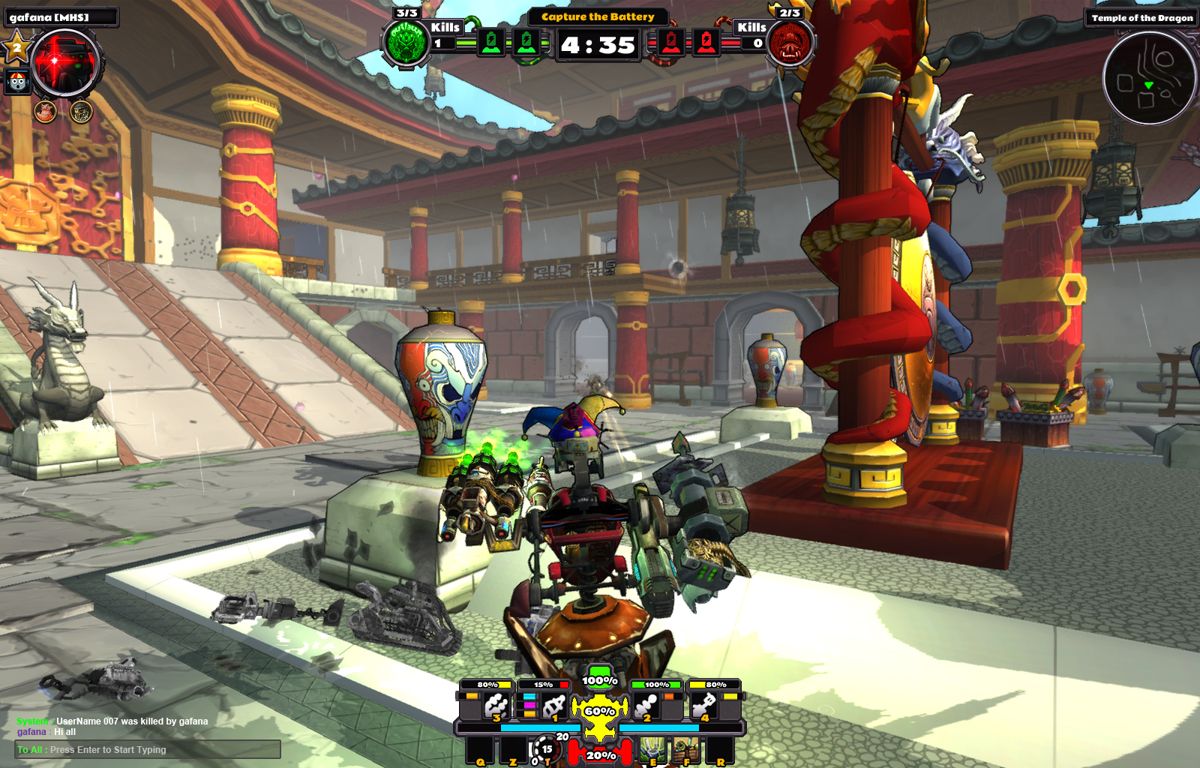Select weapon slot 3 on the HUD
The height and width of the screenshot is (768, 1200).
click(x=496, y=706)
